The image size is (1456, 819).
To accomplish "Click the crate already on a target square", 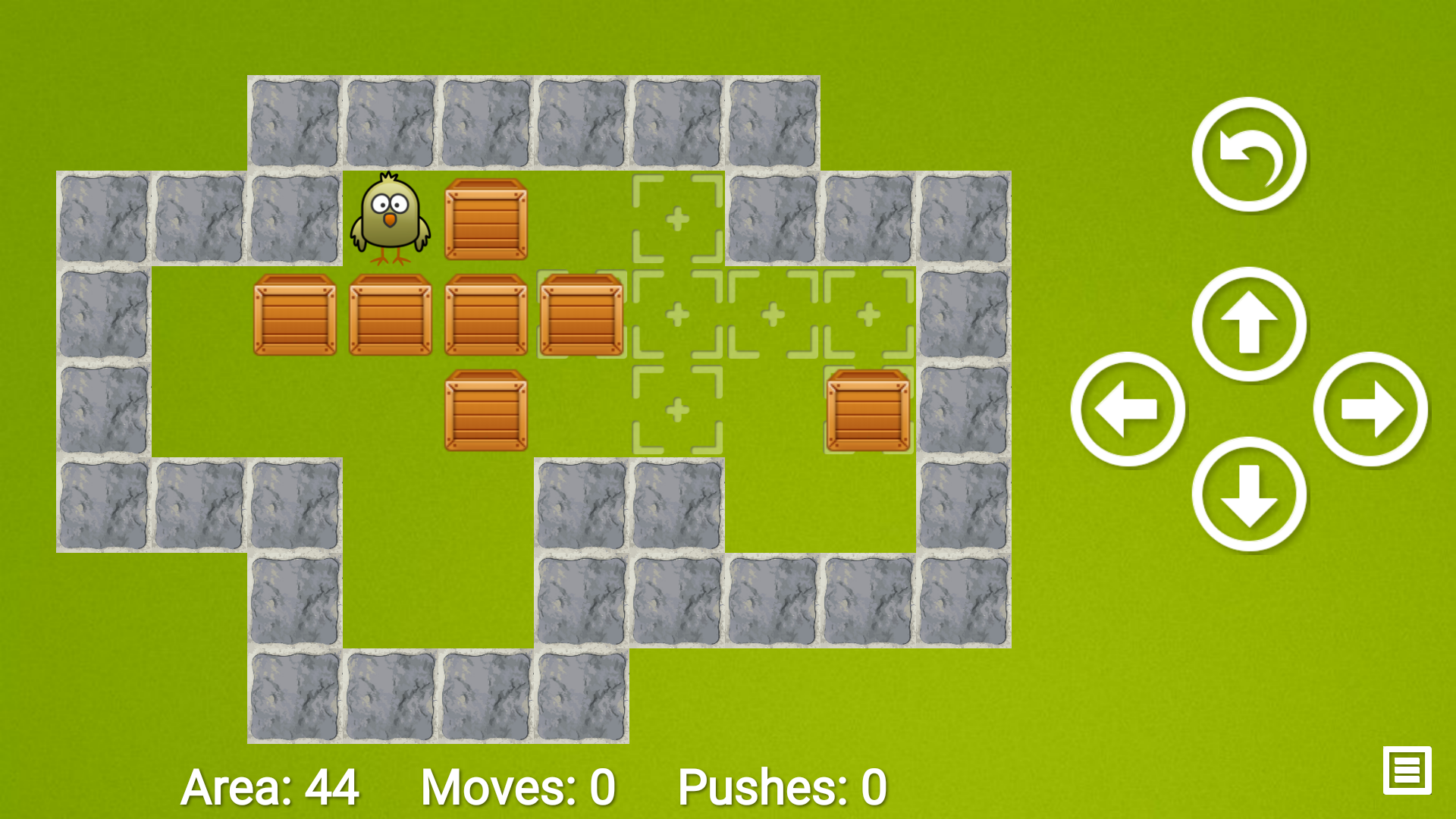I will point(868,409).
